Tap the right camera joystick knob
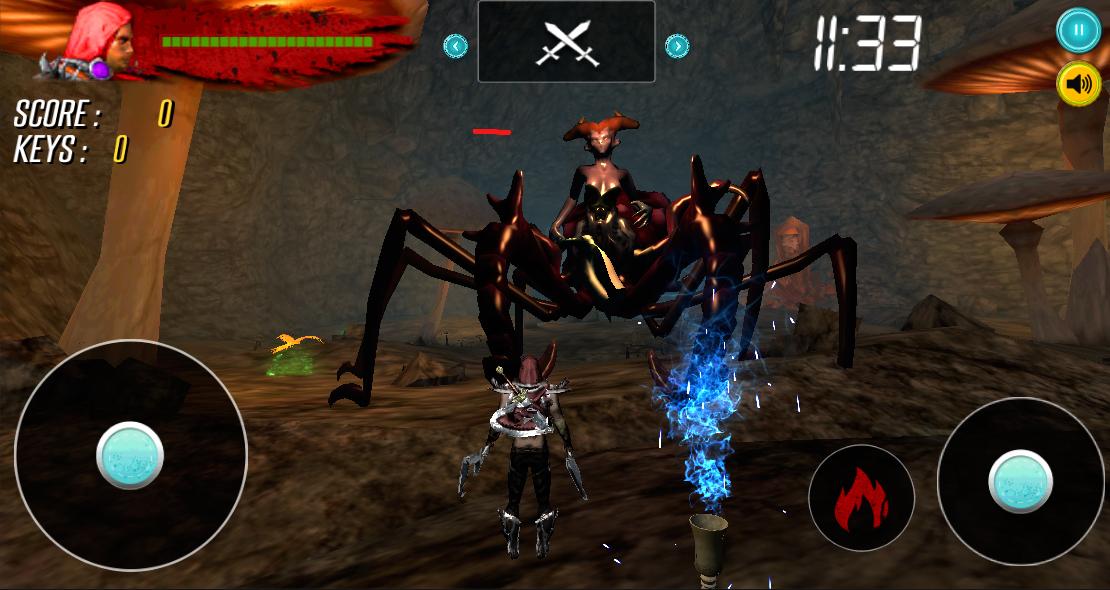1110x590 pixels. 1020,481
